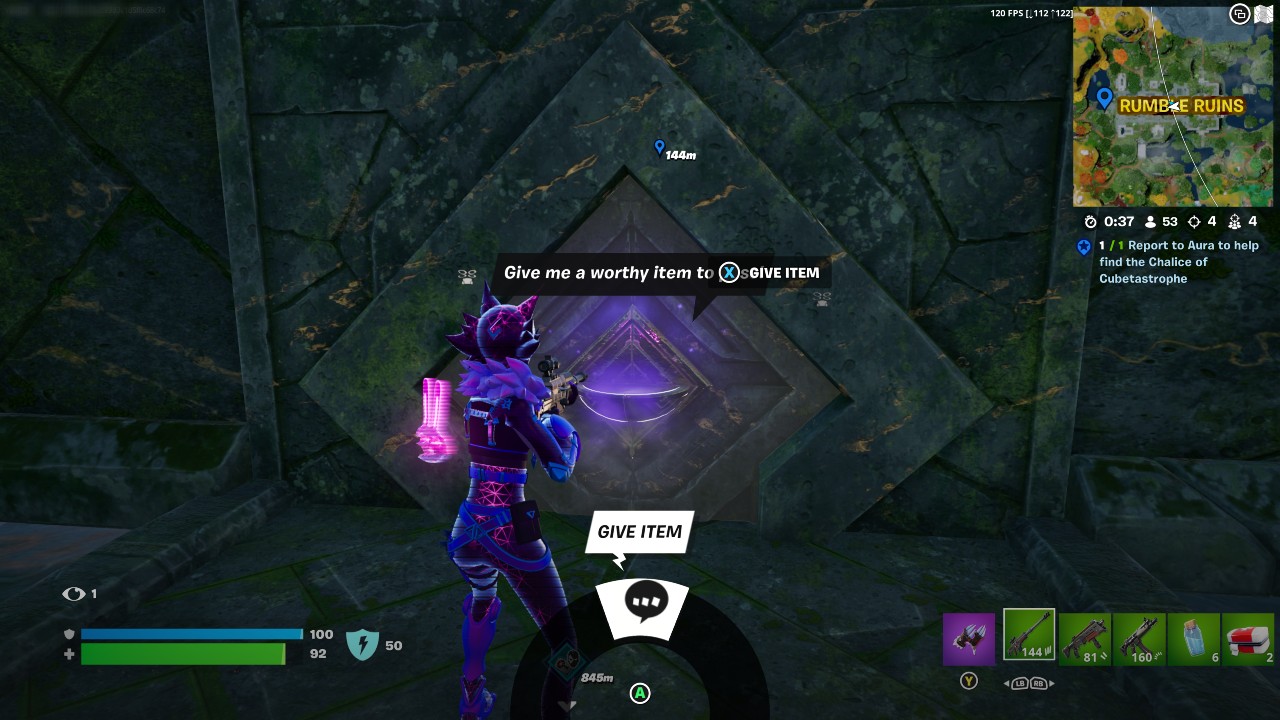Select the med kit slot showing 2
The height and width of the screenshot is (720, 1280).
click(1249, 638)
